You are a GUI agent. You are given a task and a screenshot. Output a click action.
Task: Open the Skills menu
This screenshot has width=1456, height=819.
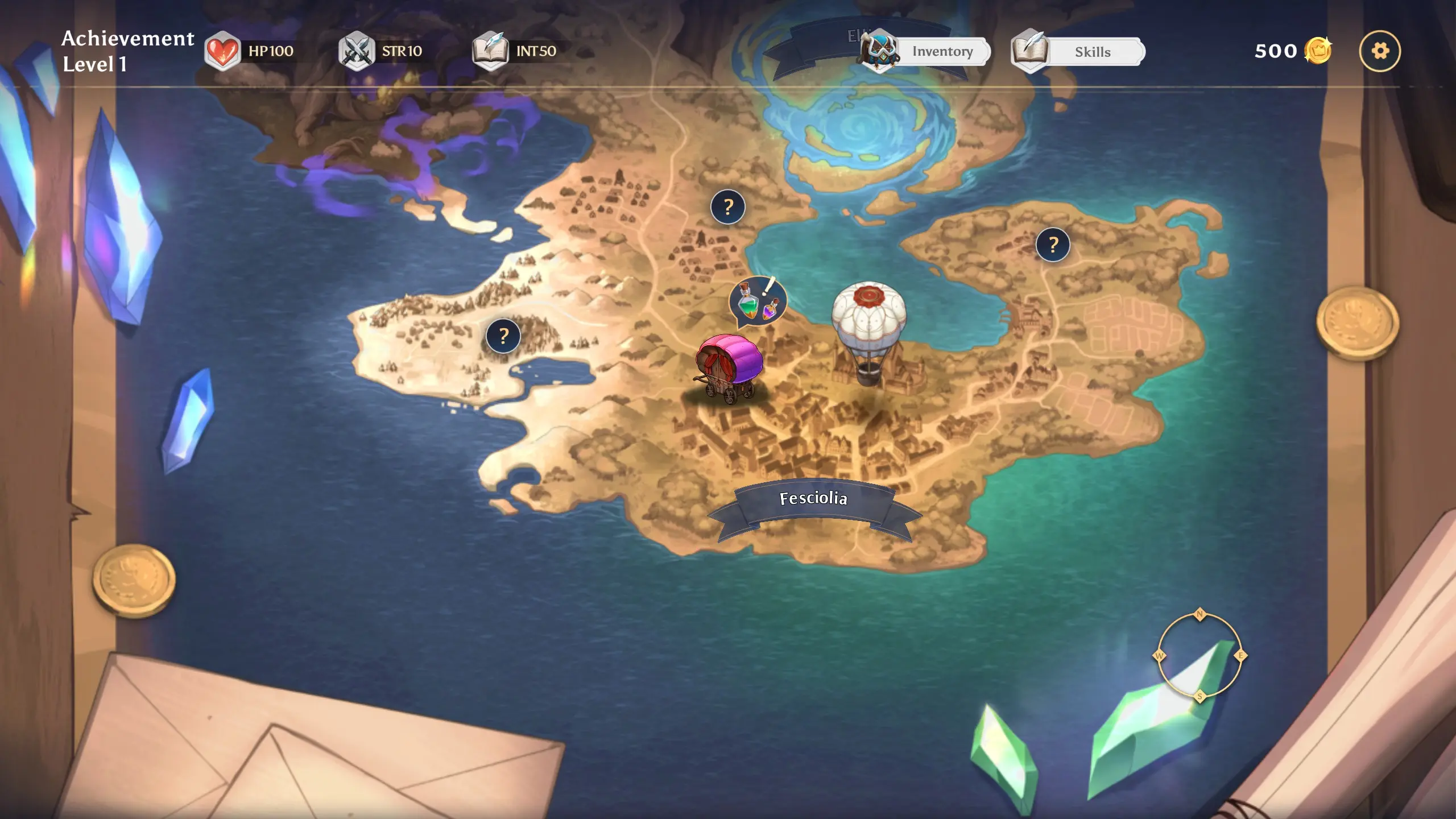[x=1079, y=52]
